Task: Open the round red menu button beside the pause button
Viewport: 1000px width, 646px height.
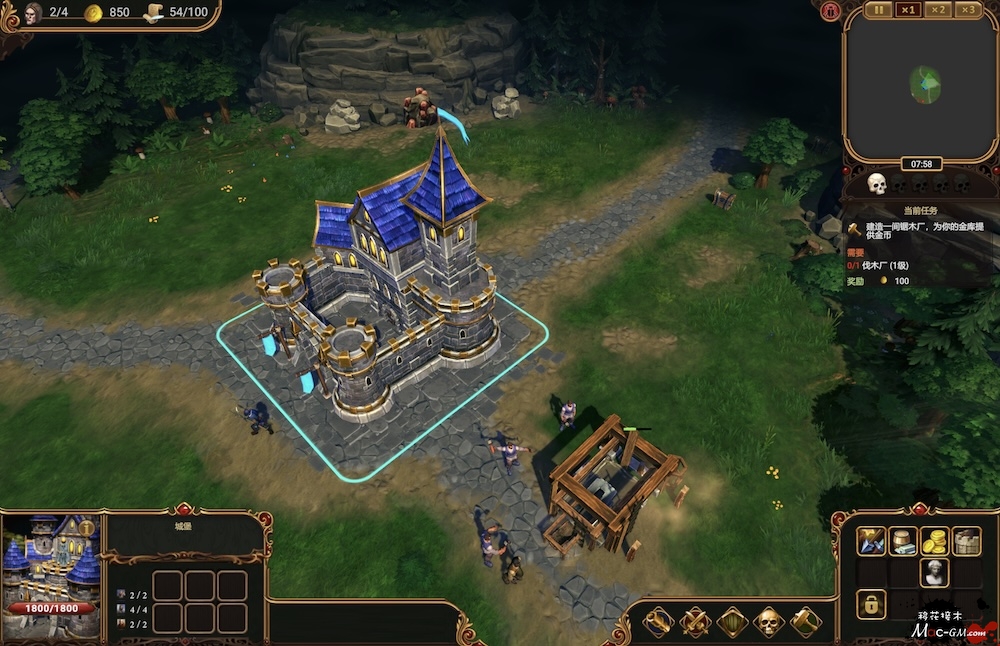Action: pos(829,11)
